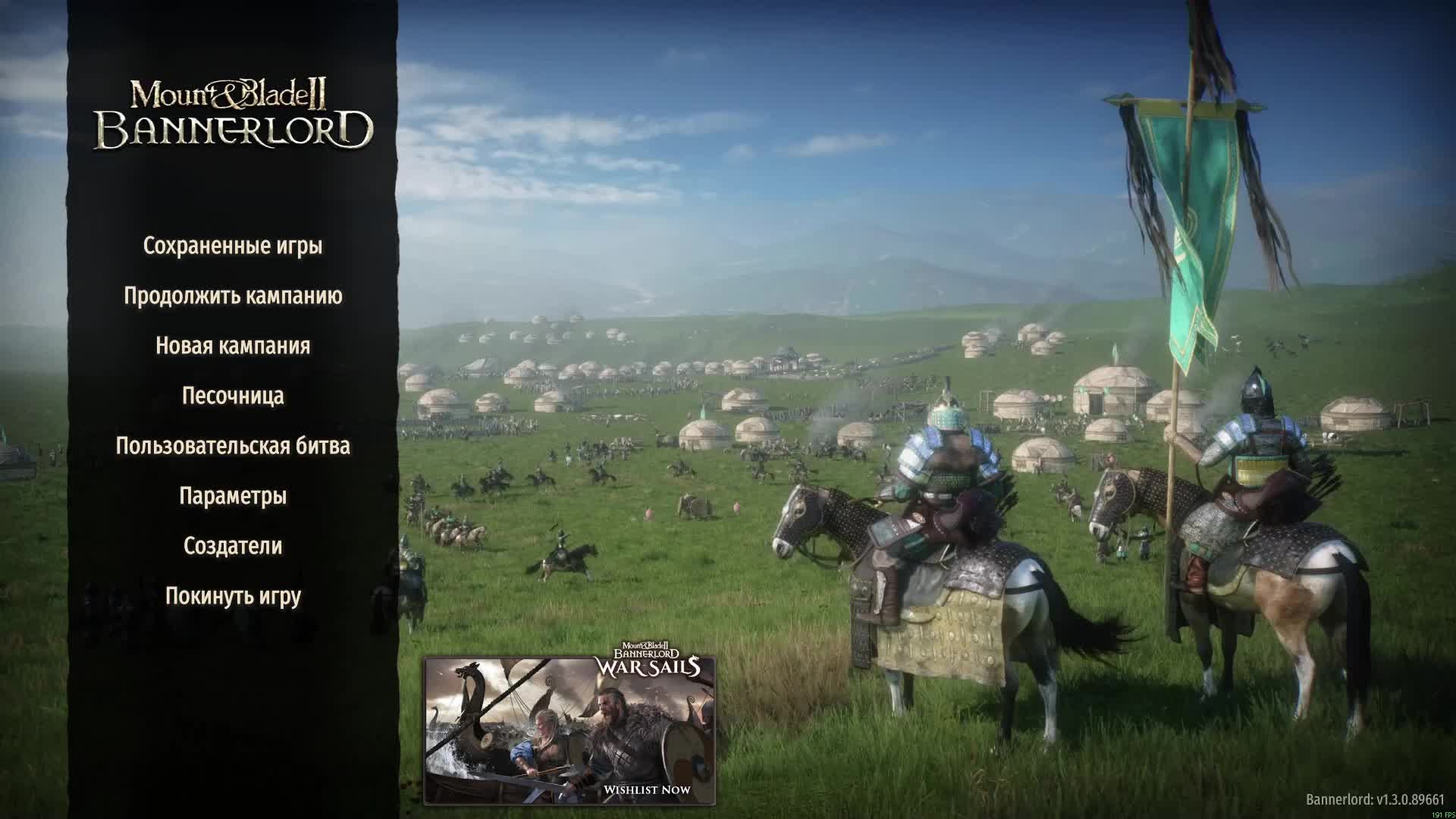Screen dimensions: 1456x819
Task: Open the "Параметры" options menu
Action: [x=232, y=495]
